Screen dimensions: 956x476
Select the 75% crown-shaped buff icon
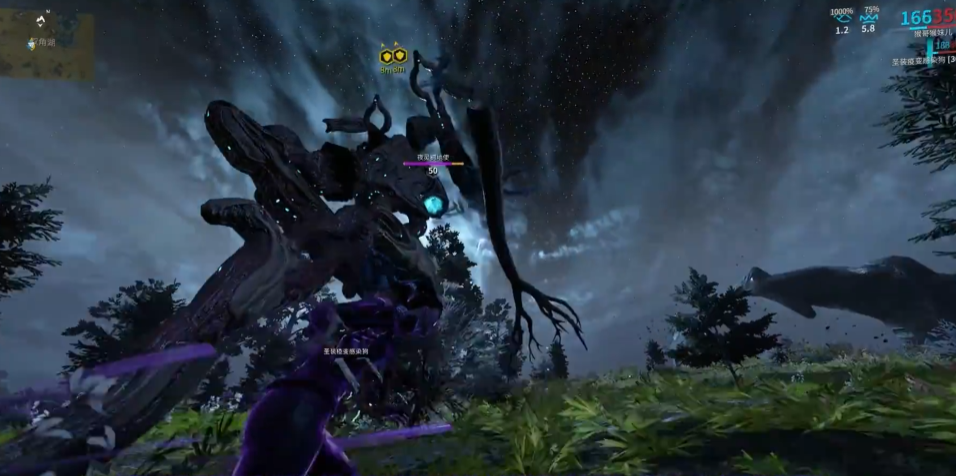(868, 18)
